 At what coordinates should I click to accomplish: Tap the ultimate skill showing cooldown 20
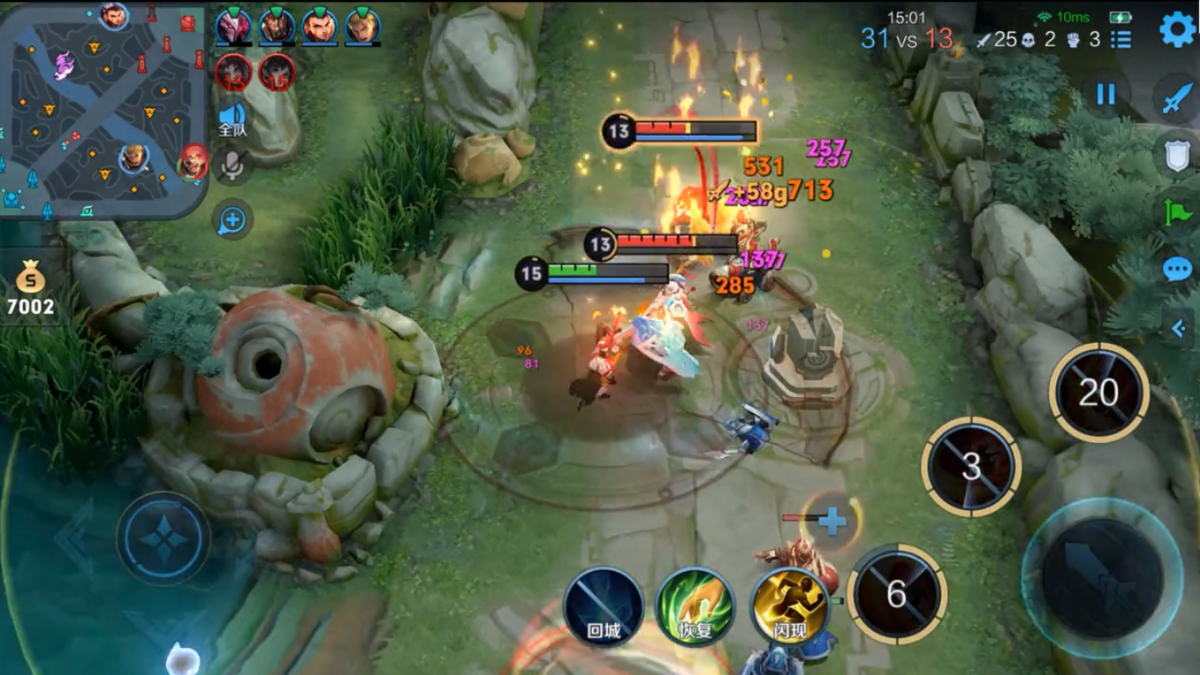pyautogui.click(x=1098, y=392)
